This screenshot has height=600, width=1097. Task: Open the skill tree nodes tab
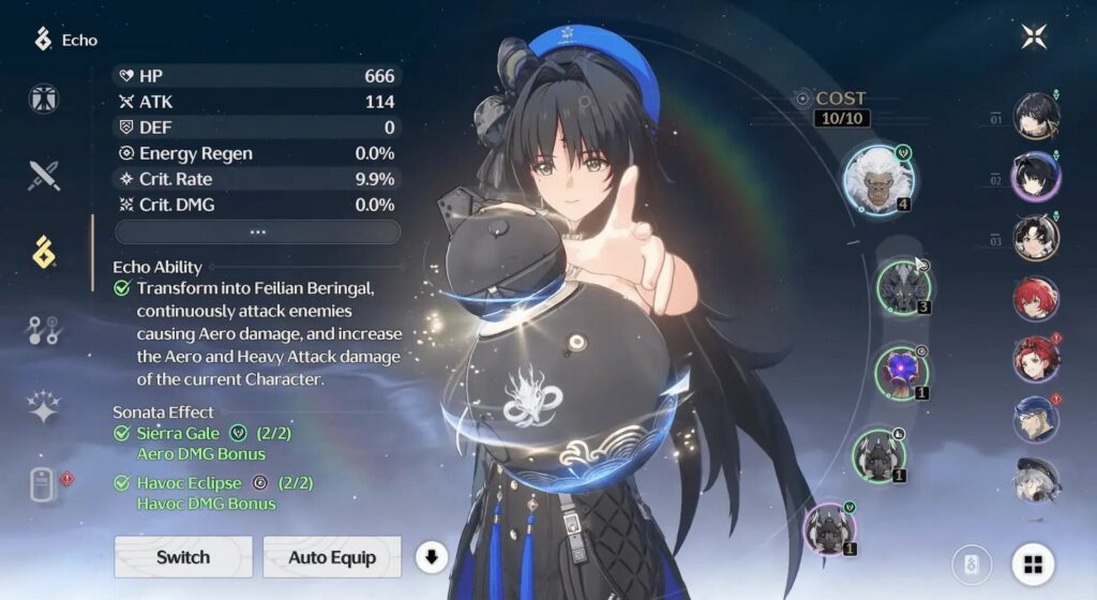[x=44, y=330]
